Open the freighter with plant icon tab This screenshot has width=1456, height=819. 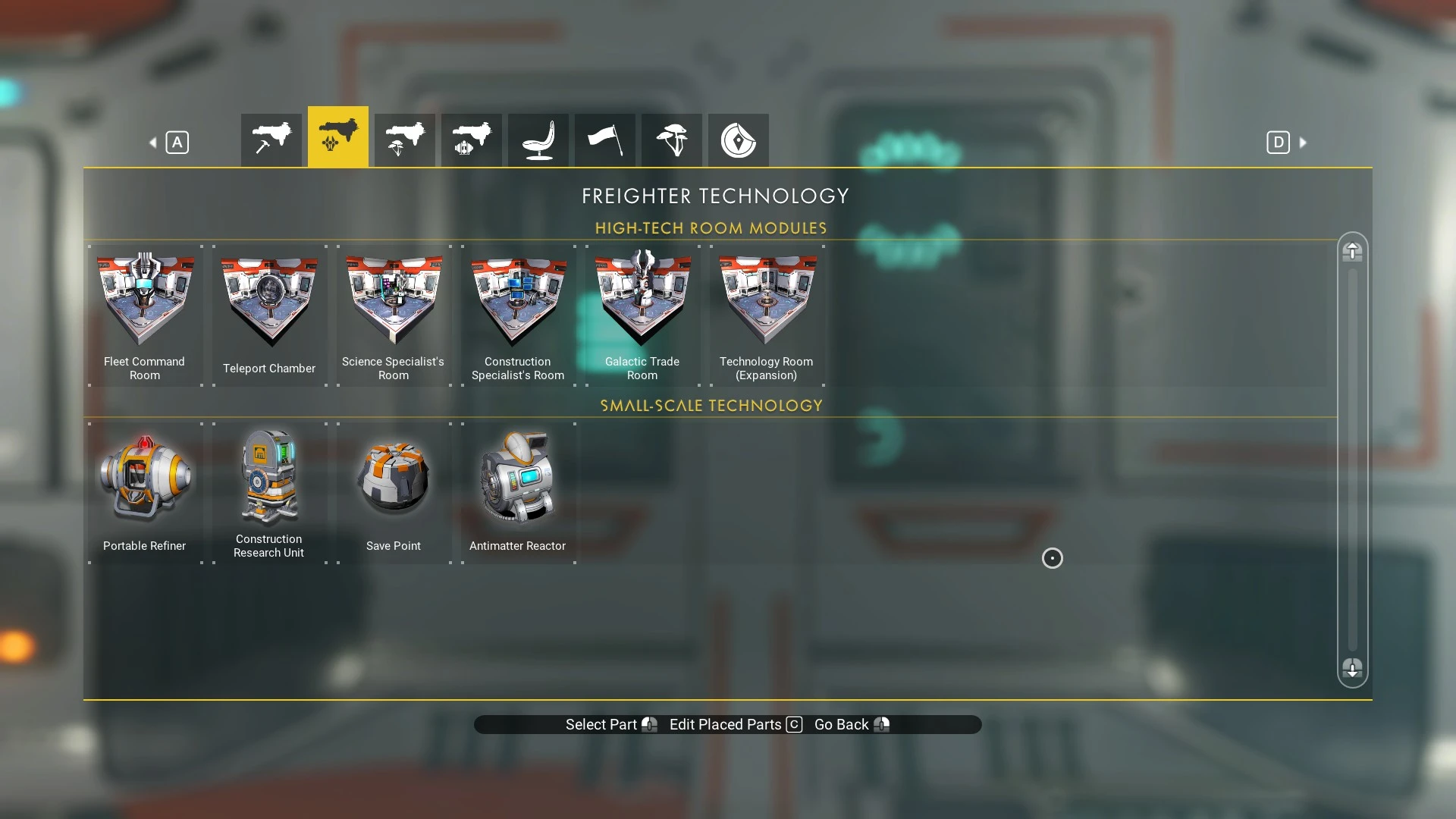pos(404,140)
